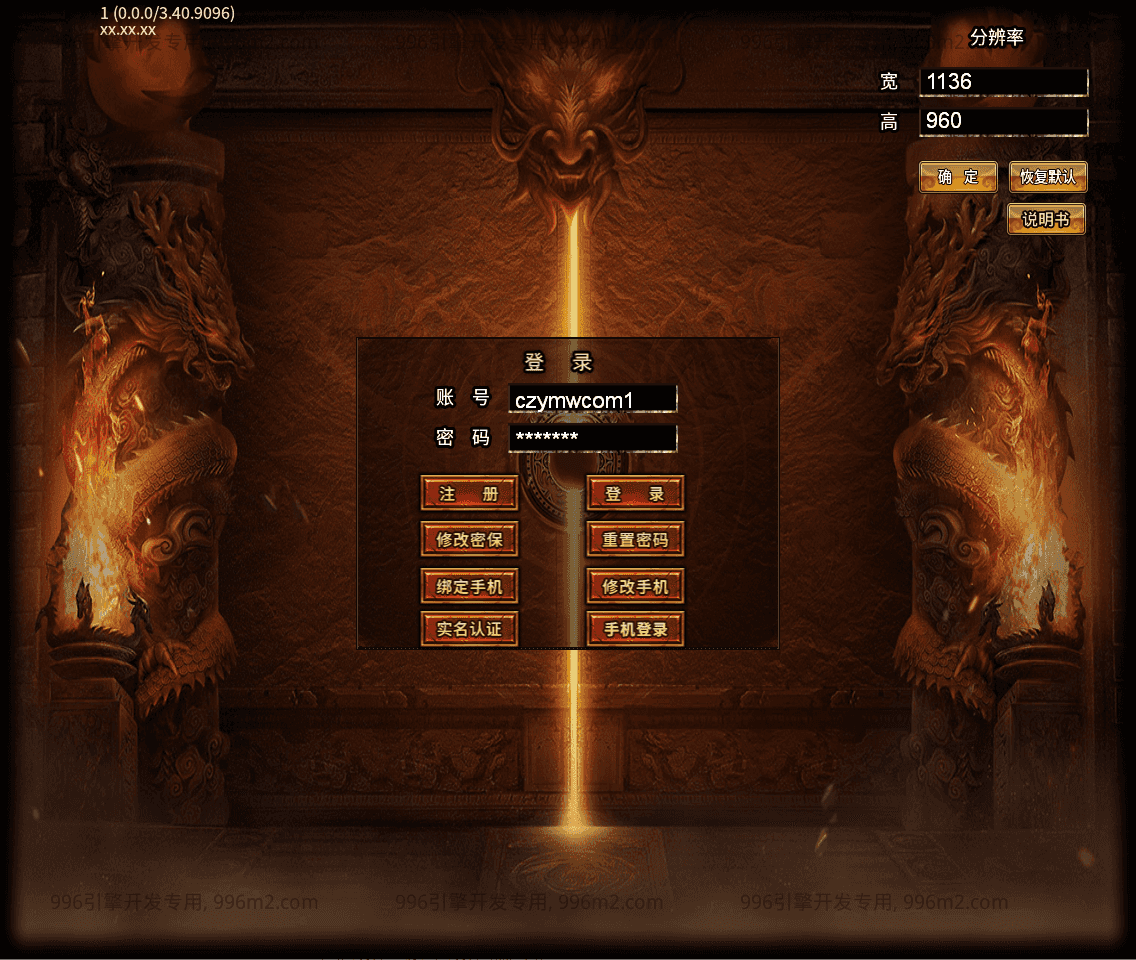Restore defaults with 恢复默认 button
The width and height of the screenshot is (1136, 960).
click(x=1047, y=177)
